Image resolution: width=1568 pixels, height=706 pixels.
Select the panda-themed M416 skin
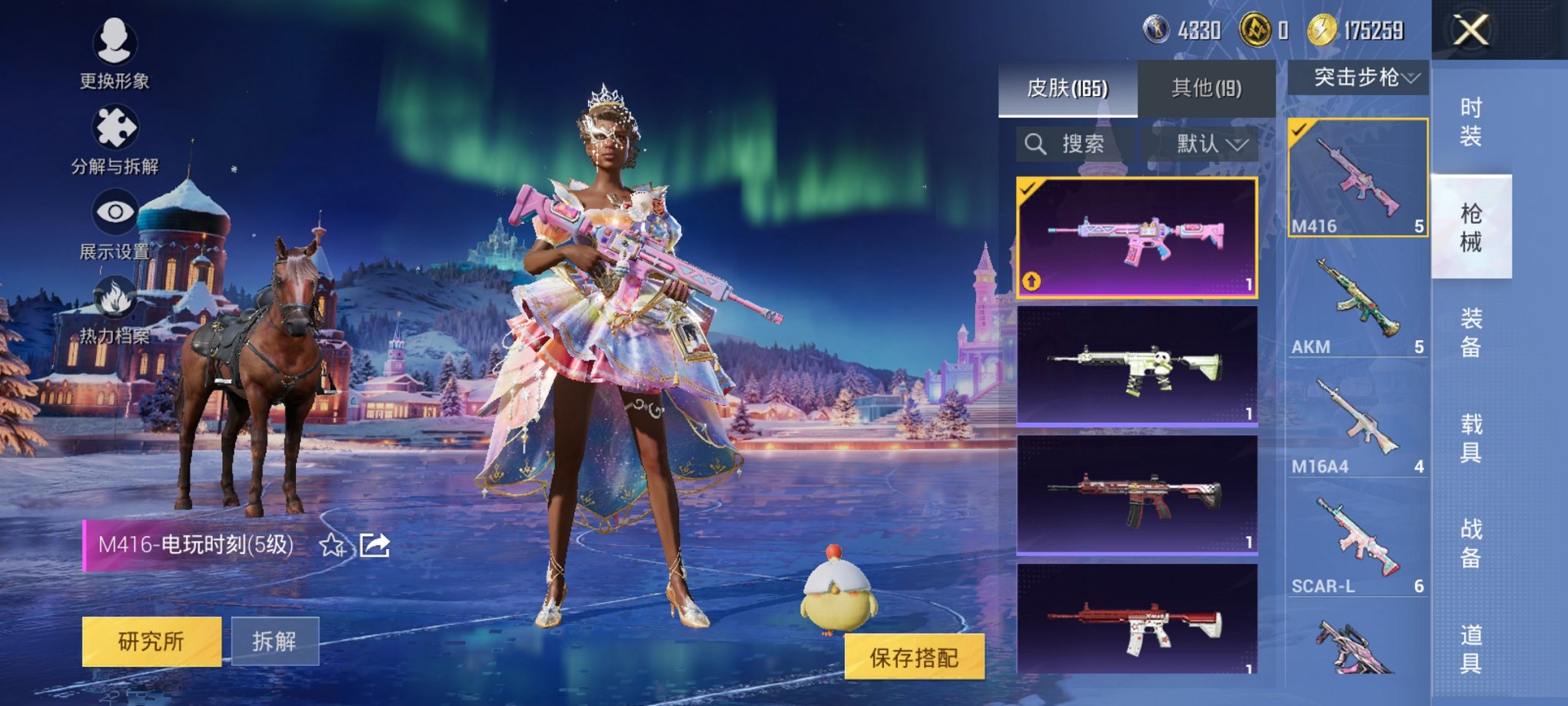(x=1137, y=365)
